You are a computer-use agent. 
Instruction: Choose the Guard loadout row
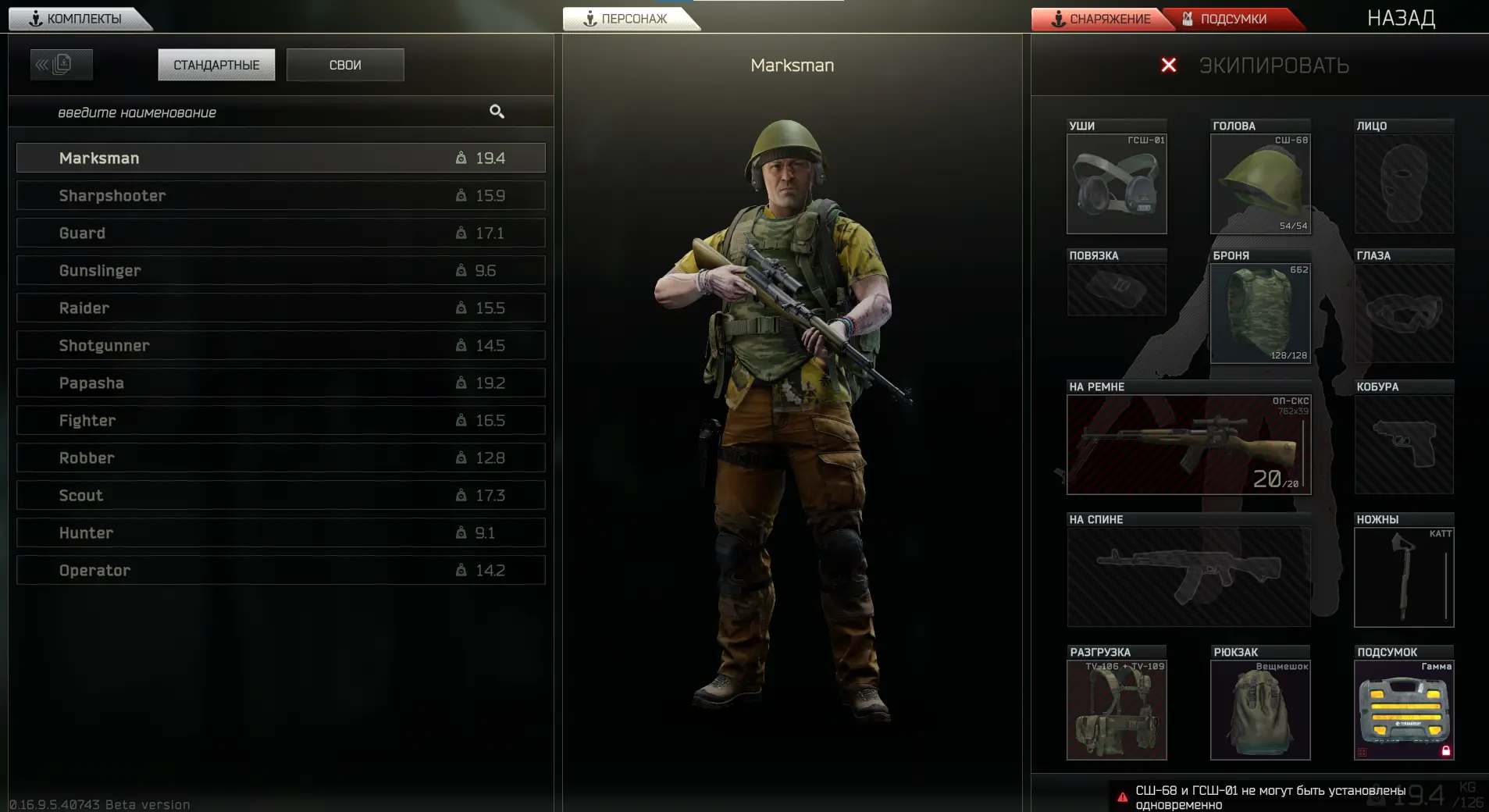280,233
